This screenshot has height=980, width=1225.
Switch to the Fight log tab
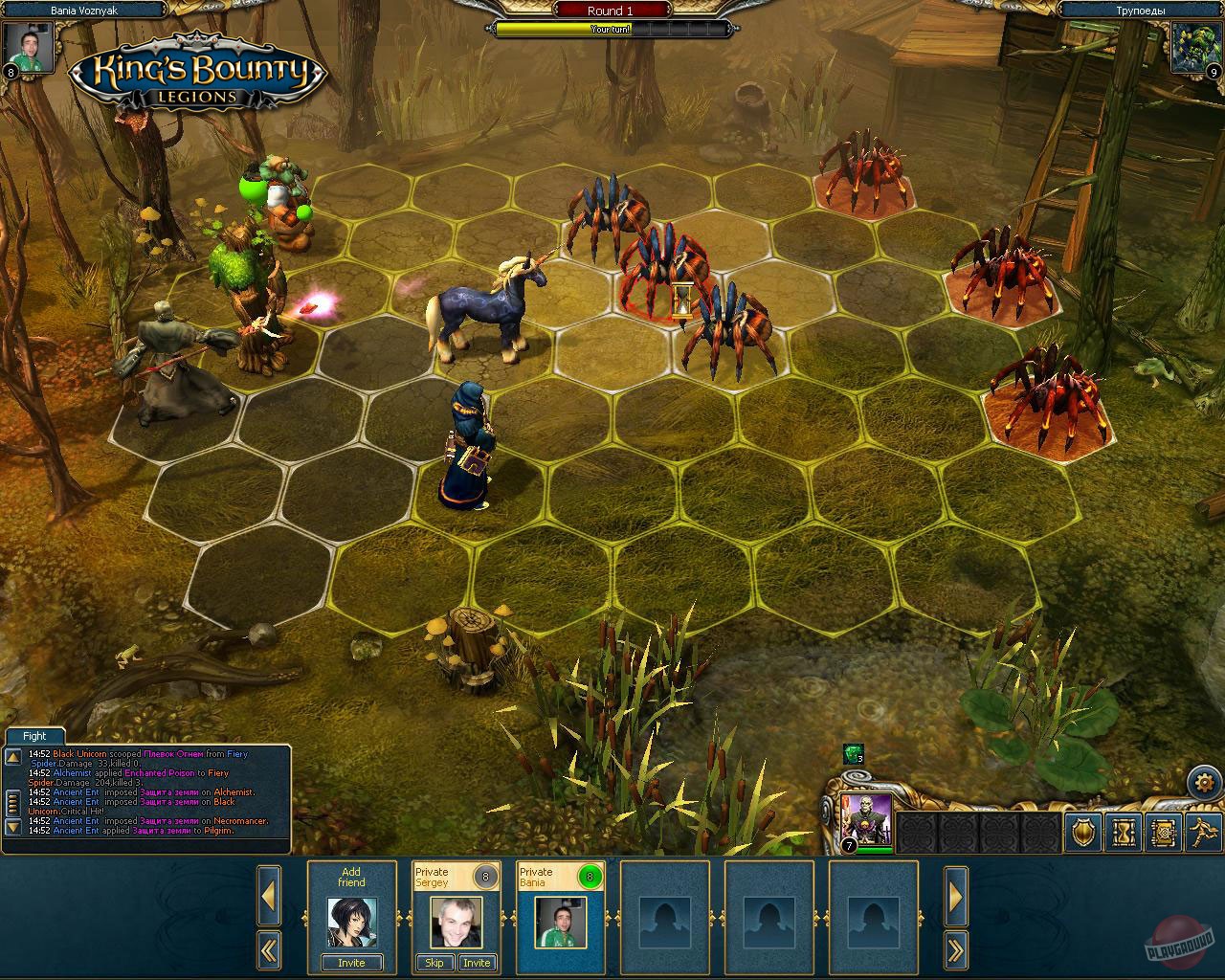point(33,735)
